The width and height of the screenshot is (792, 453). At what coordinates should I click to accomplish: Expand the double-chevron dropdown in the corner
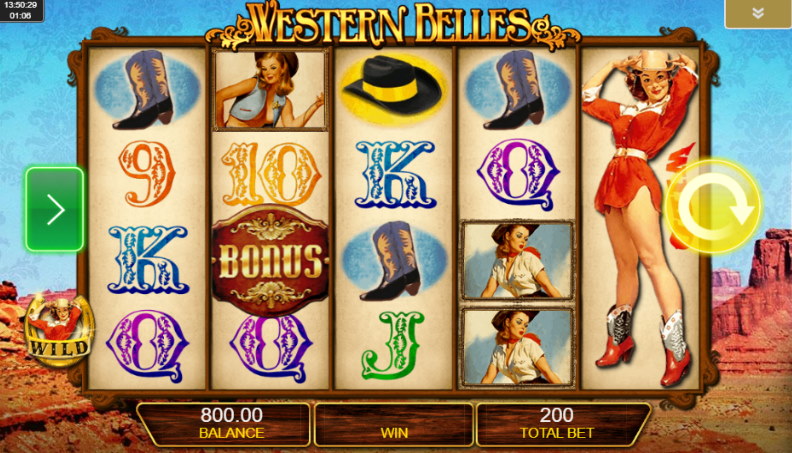(757, 14)
